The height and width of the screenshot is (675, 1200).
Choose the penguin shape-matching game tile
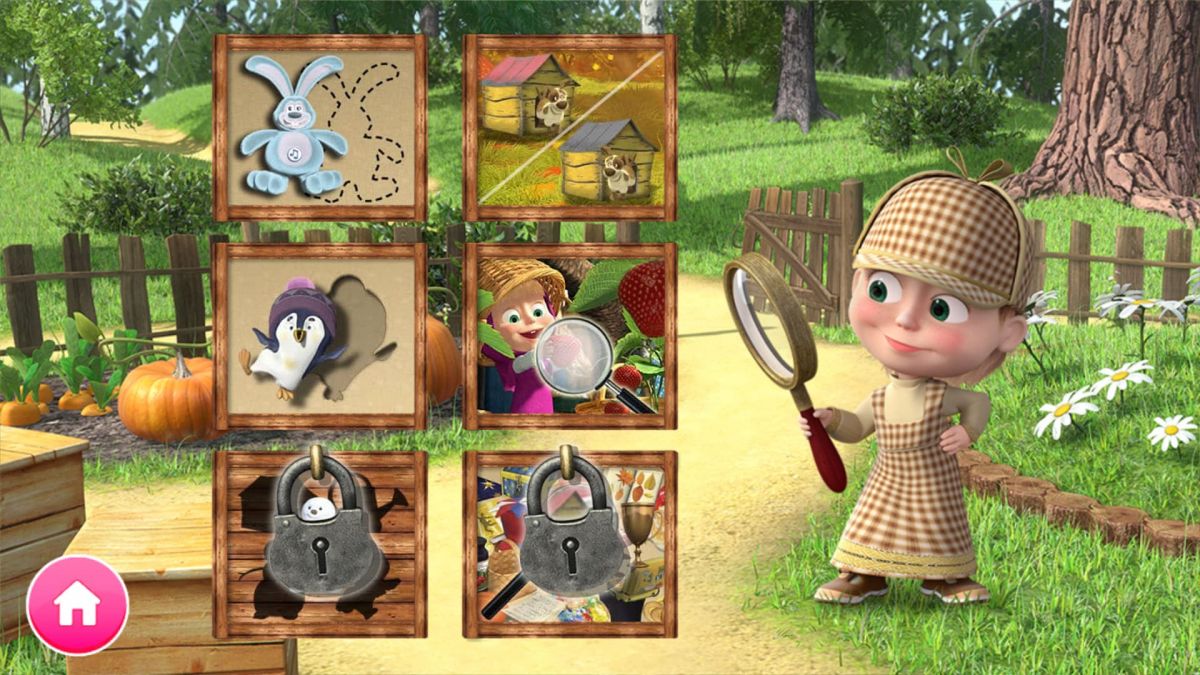pos(320,336)
